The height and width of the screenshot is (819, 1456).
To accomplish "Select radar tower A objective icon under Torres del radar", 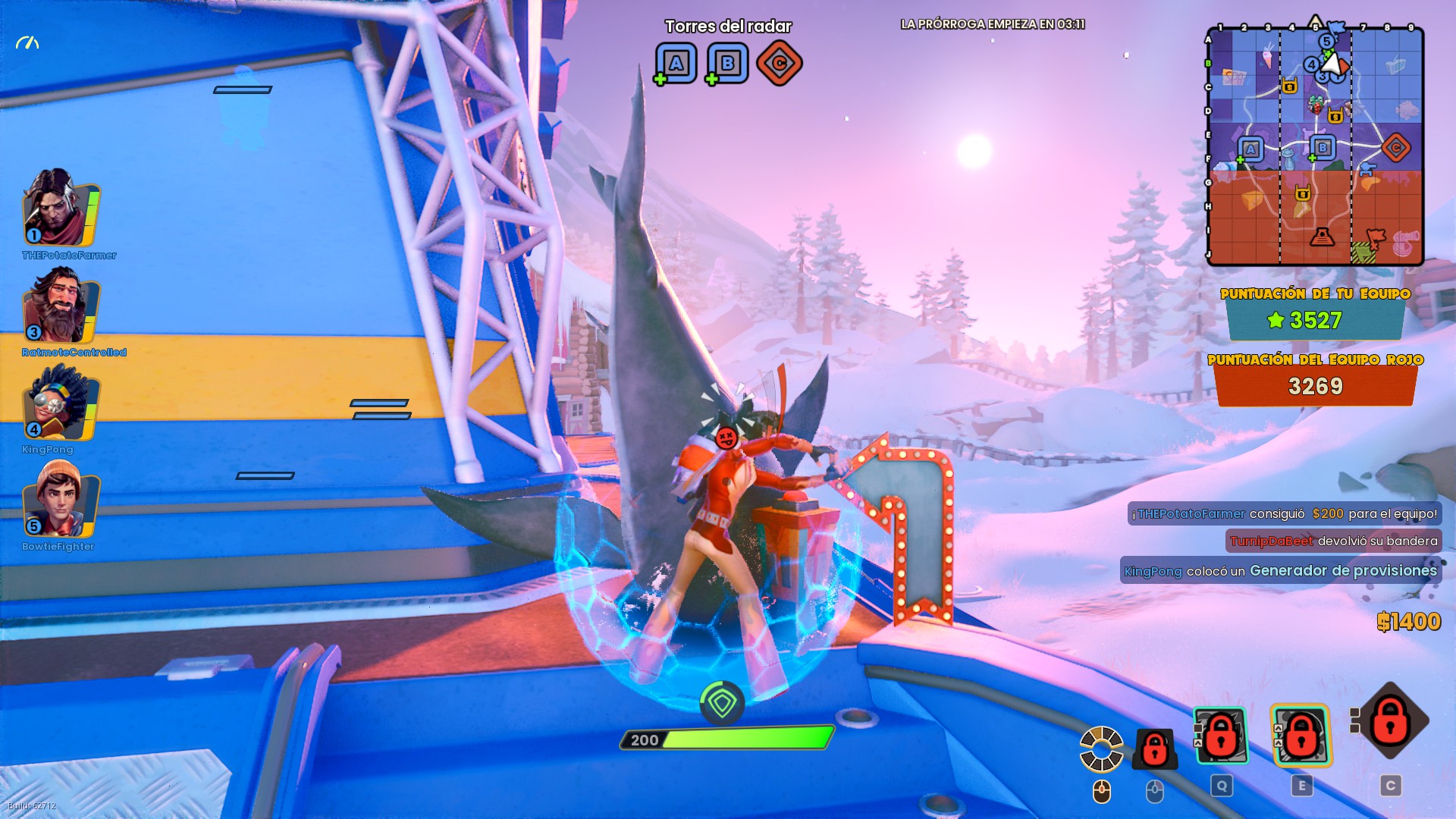I will tap(676, 64).
